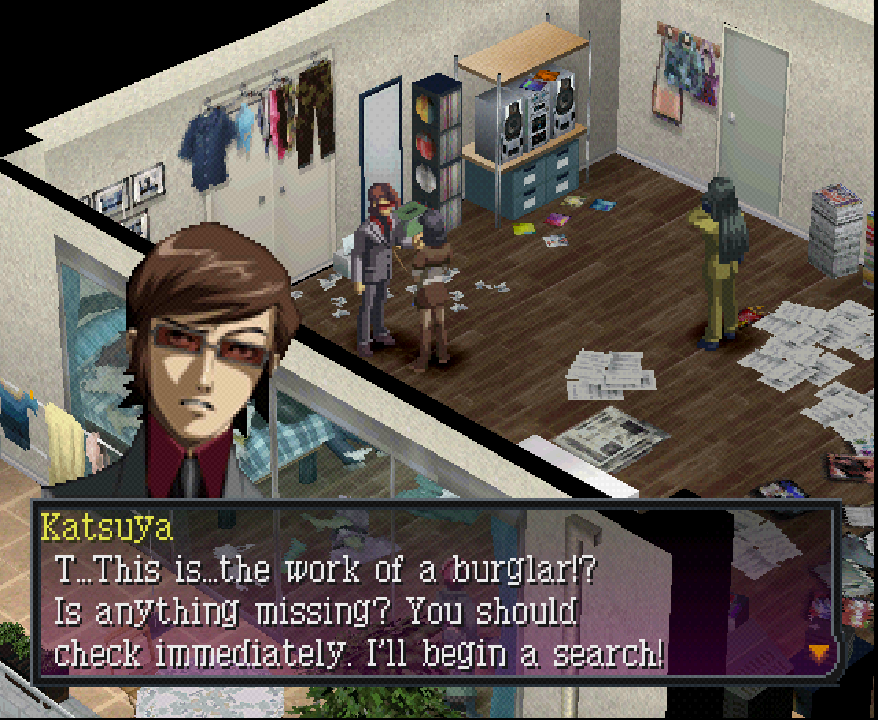Viewport: 878px width, 720px height.
Task: Advance dialogue with the orange arrow indicator
Action: (x=819, y=653)
